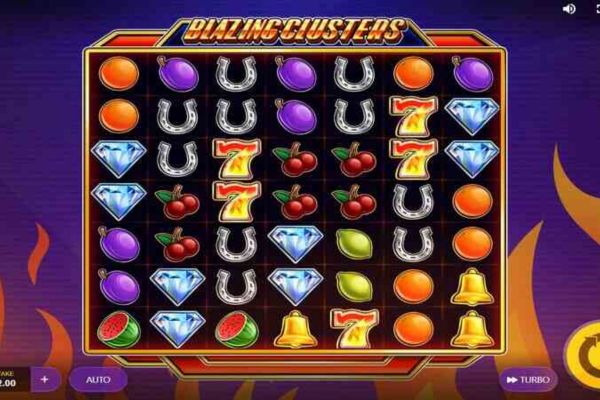The width and height of the screenshot is (600, 400).
Task: Spin the reels with the yellow button
Action: [x=584, y=352]
